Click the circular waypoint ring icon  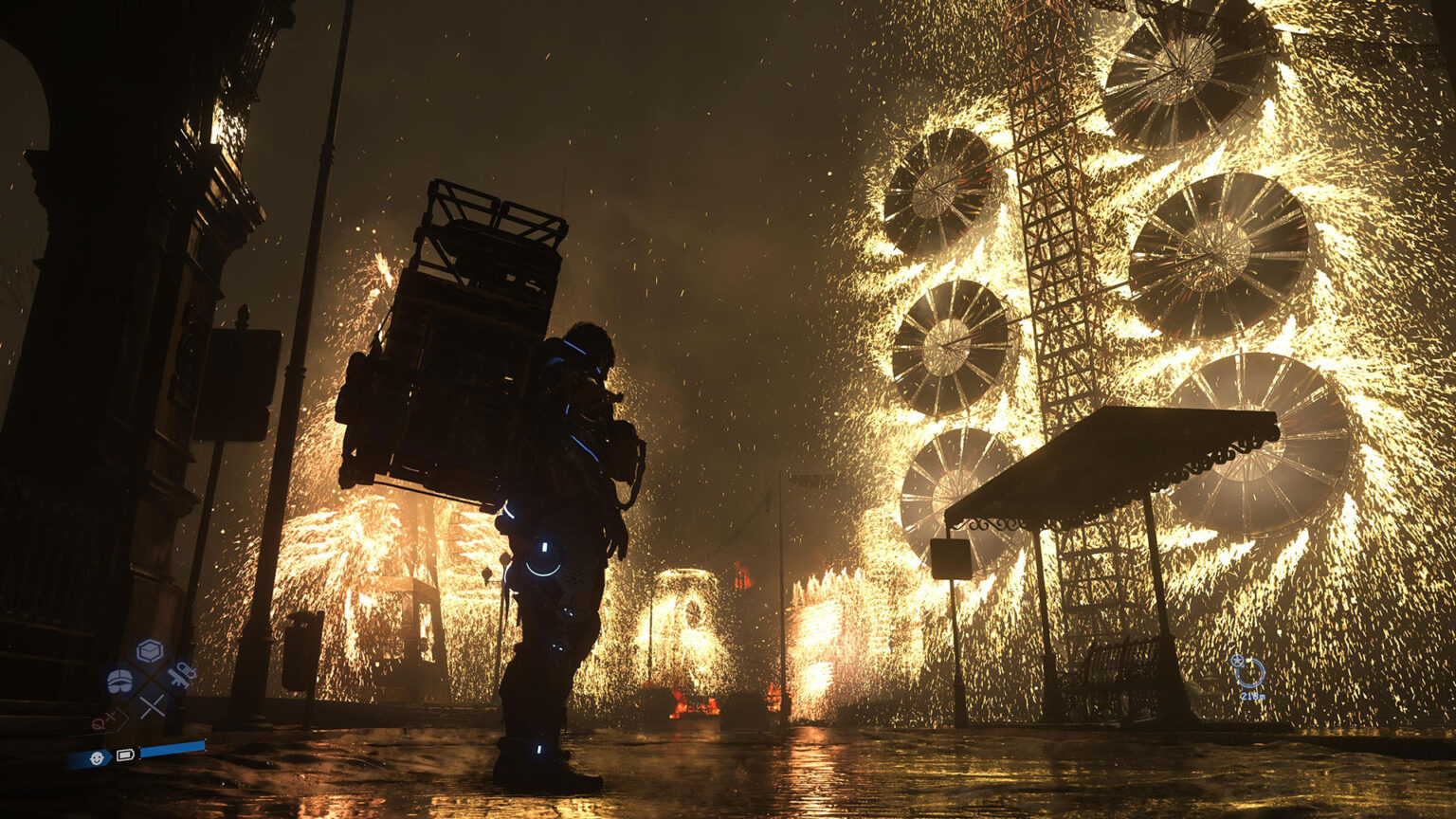tap(1250, 672)
